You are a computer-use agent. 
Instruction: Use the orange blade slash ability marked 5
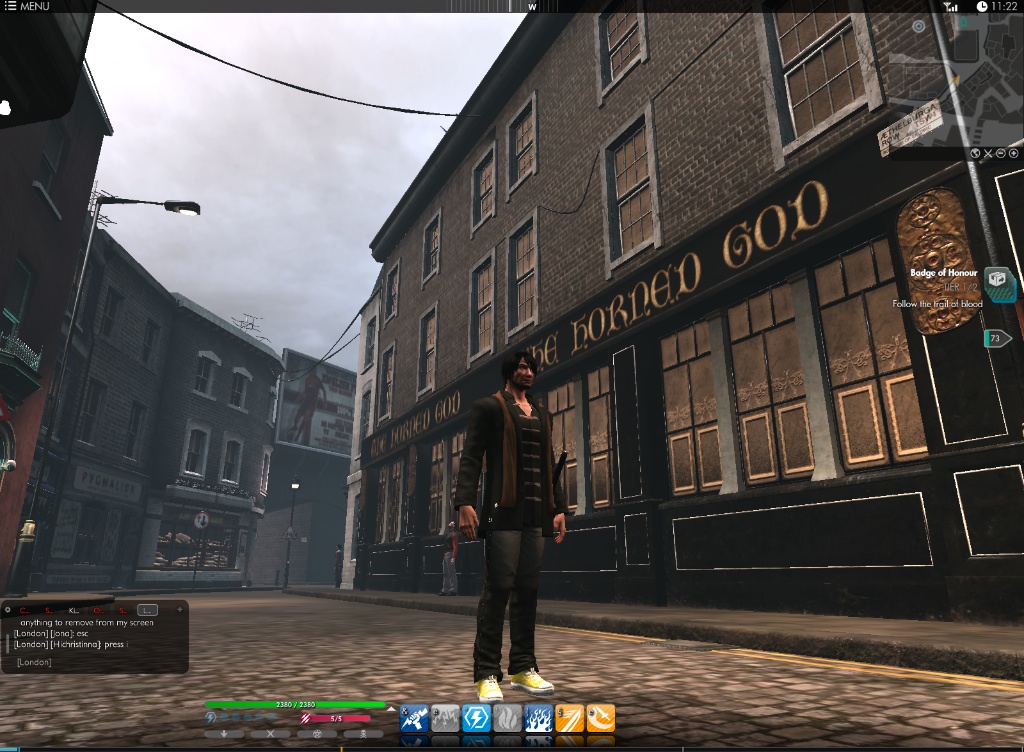click(x=570, y=718)
